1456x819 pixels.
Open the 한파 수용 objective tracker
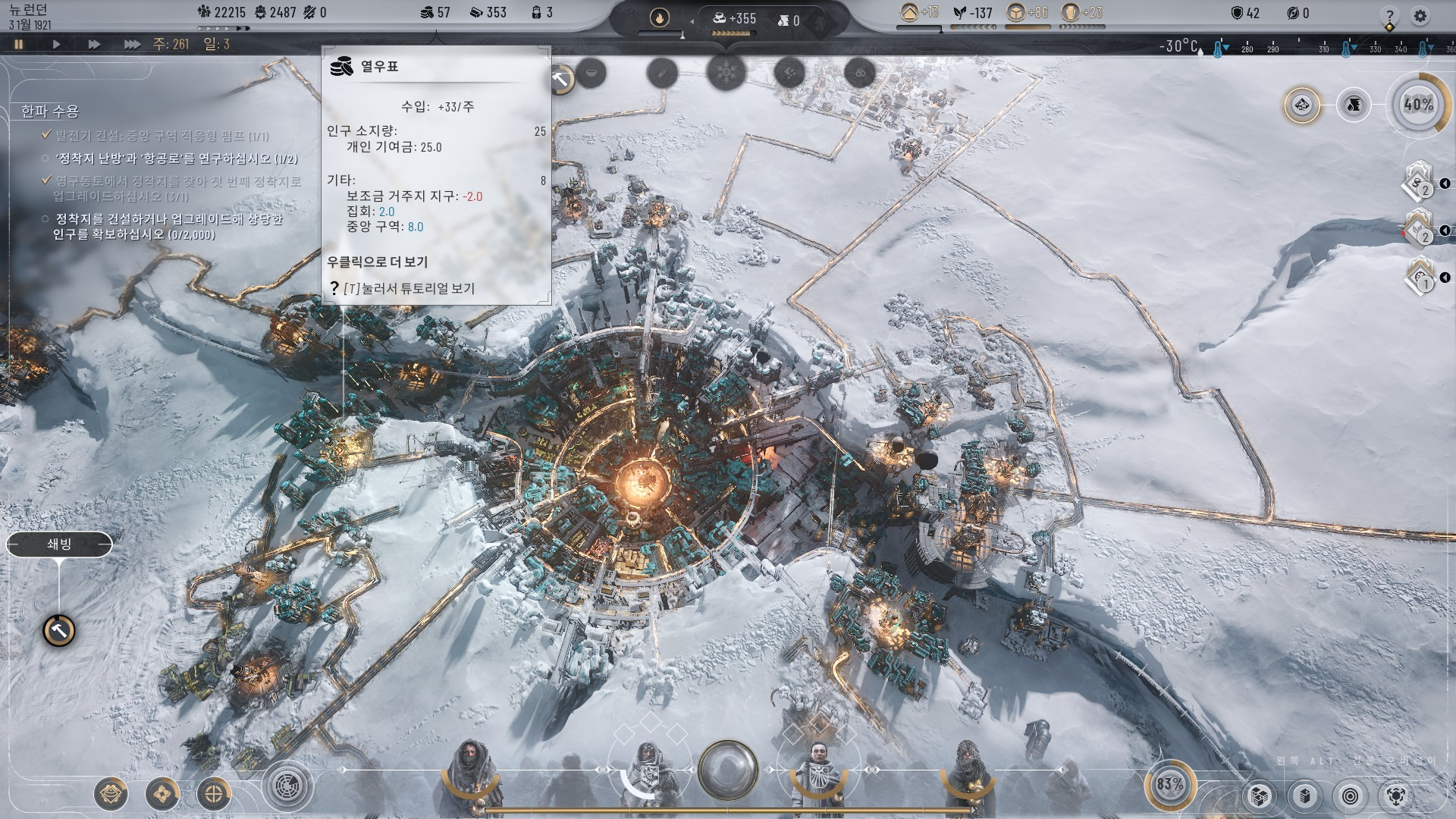click(x=50, y=111)
